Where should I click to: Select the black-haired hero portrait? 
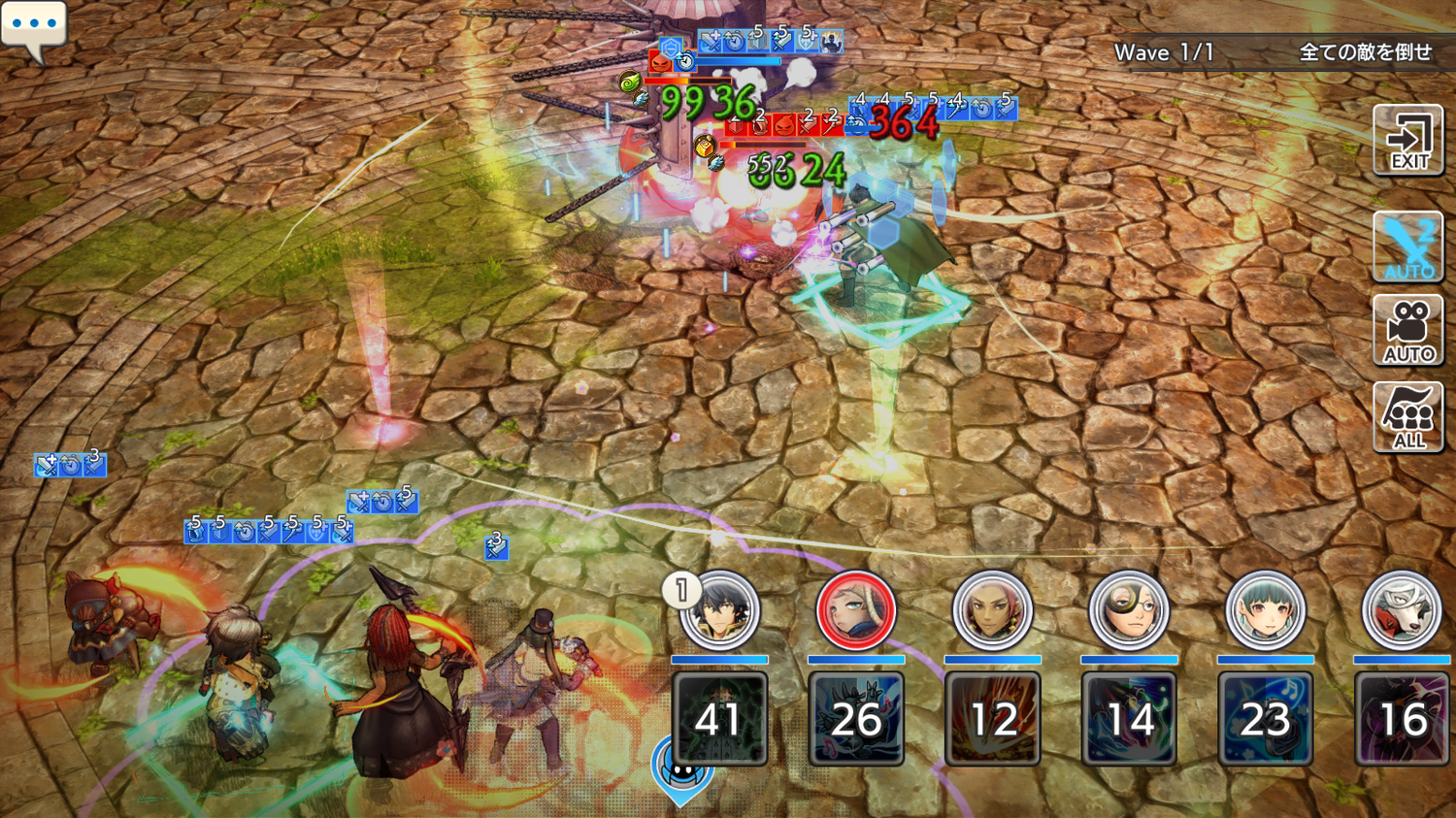(x=719, y=610)
